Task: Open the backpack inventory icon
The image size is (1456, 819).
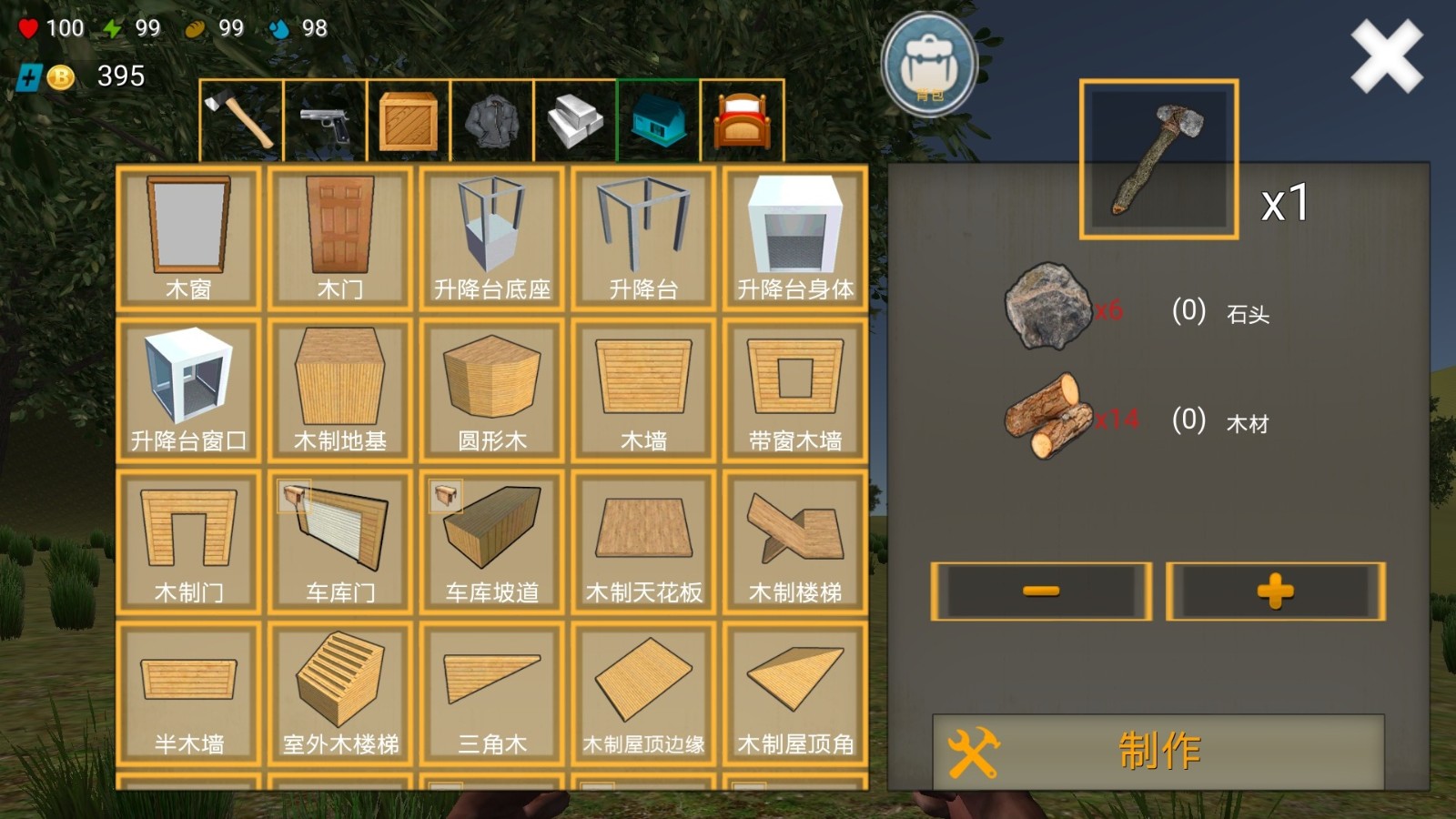Action: tap(929, 66)
